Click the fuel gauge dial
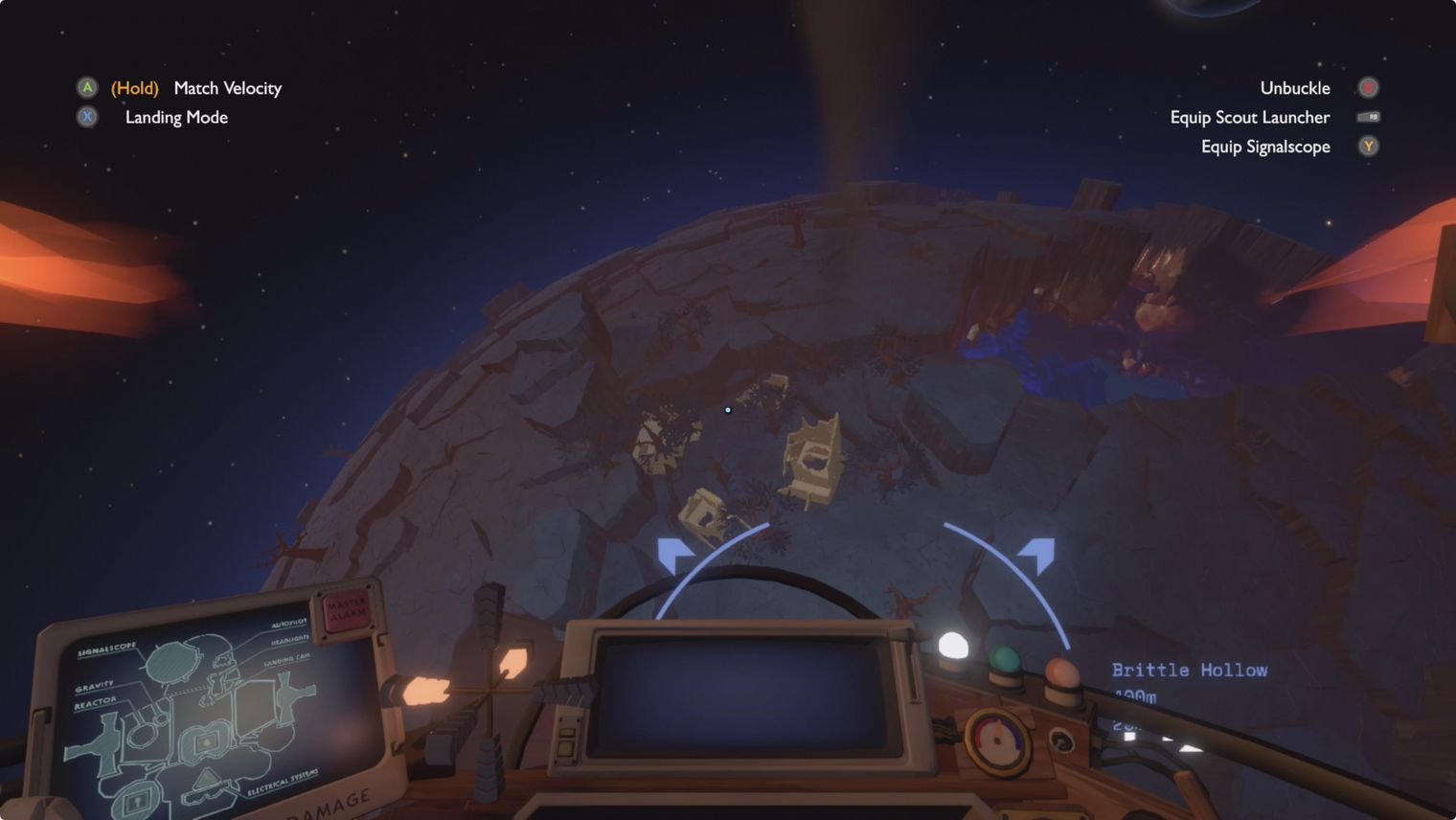This screenshot has height=820, width=1456. point(998,740)
